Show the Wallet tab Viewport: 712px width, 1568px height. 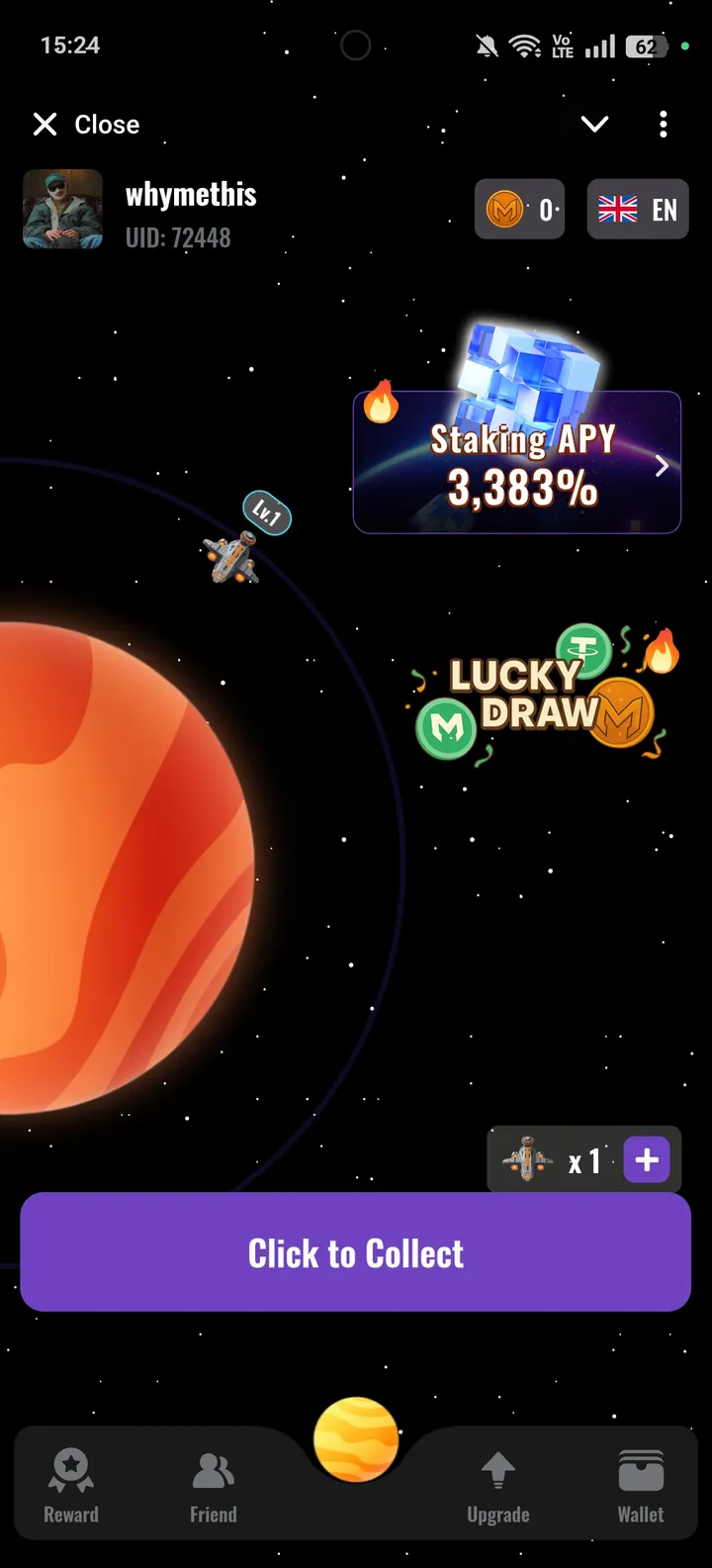pos(641,1484)
